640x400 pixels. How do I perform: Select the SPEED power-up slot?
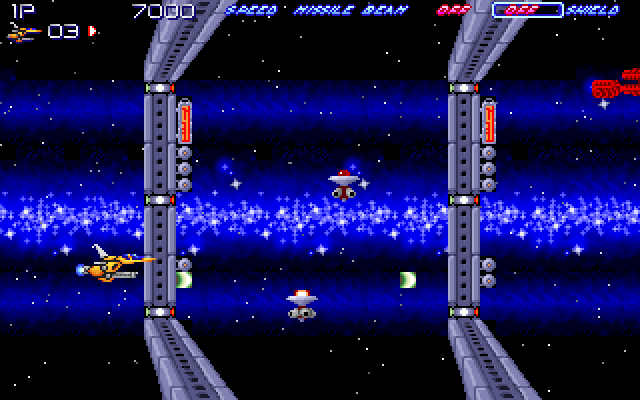pyautogui.click(x=246, y=11)
